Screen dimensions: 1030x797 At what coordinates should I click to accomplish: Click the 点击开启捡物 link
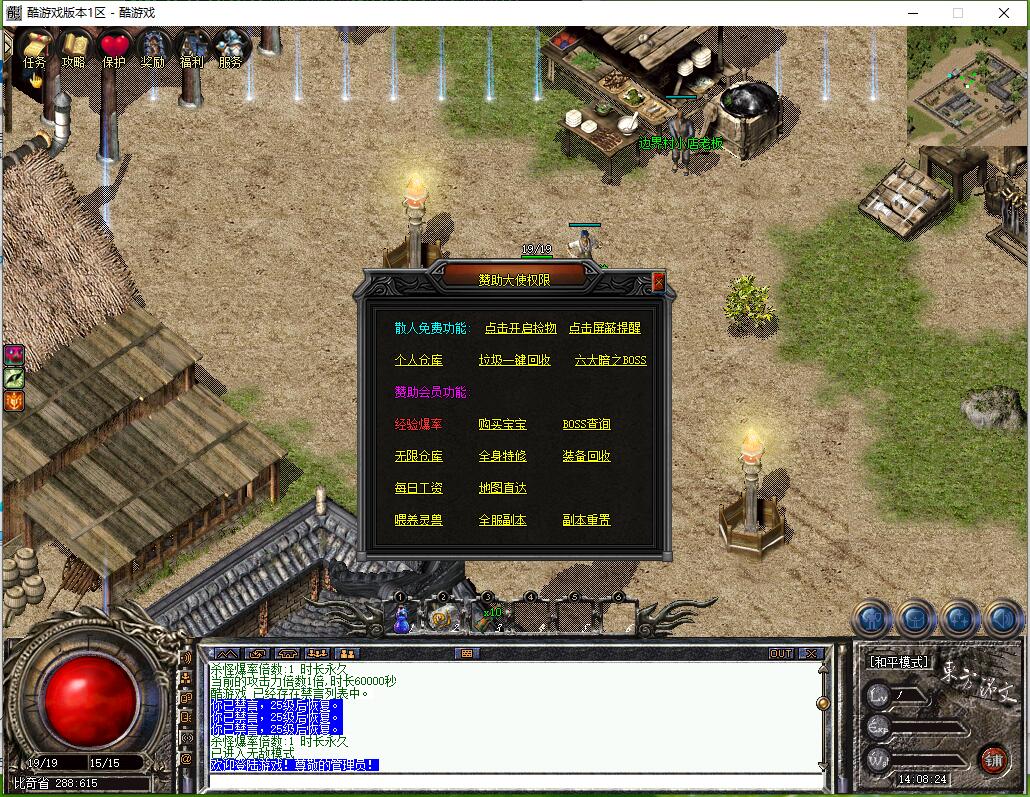(520, 328)
